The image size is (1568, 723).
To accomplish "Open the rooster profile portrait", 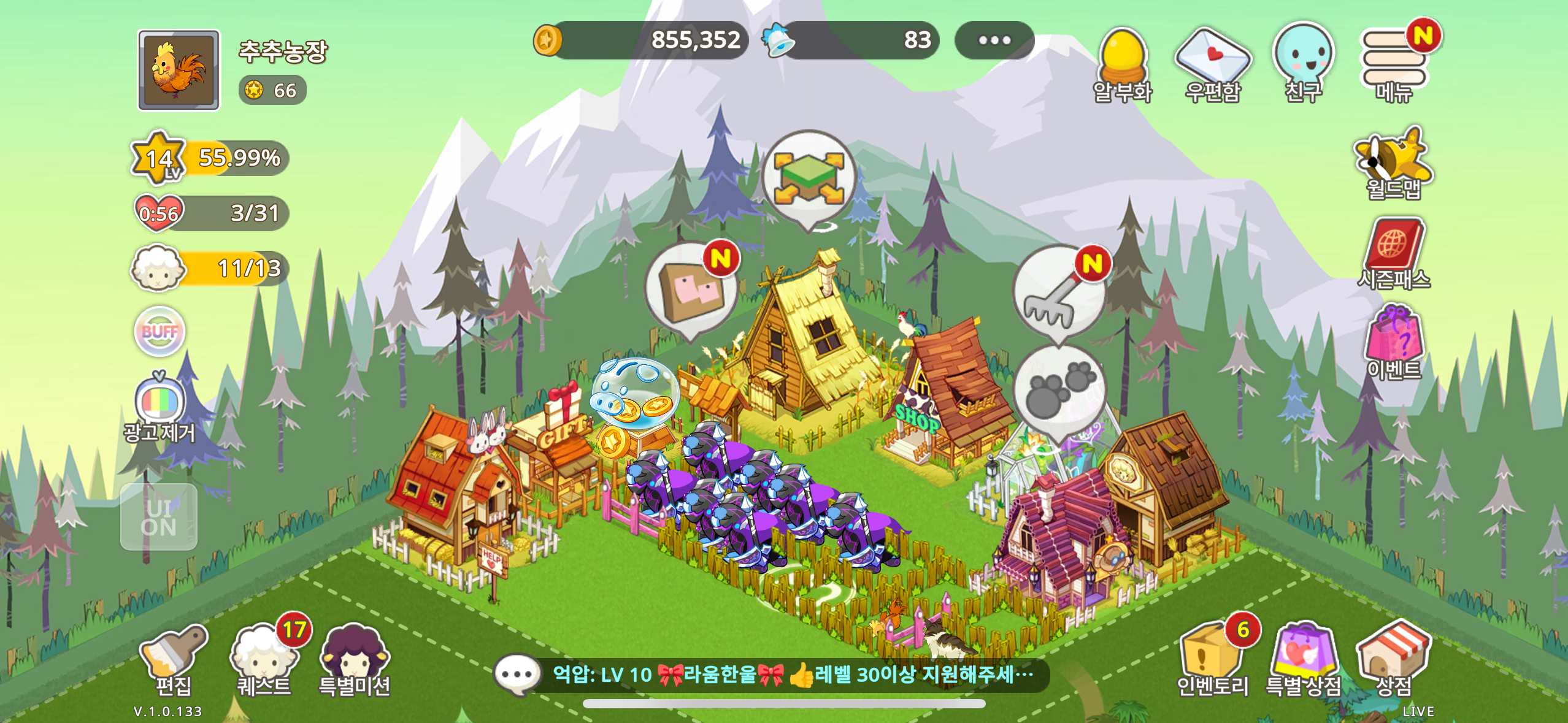I will pos(179,71).
